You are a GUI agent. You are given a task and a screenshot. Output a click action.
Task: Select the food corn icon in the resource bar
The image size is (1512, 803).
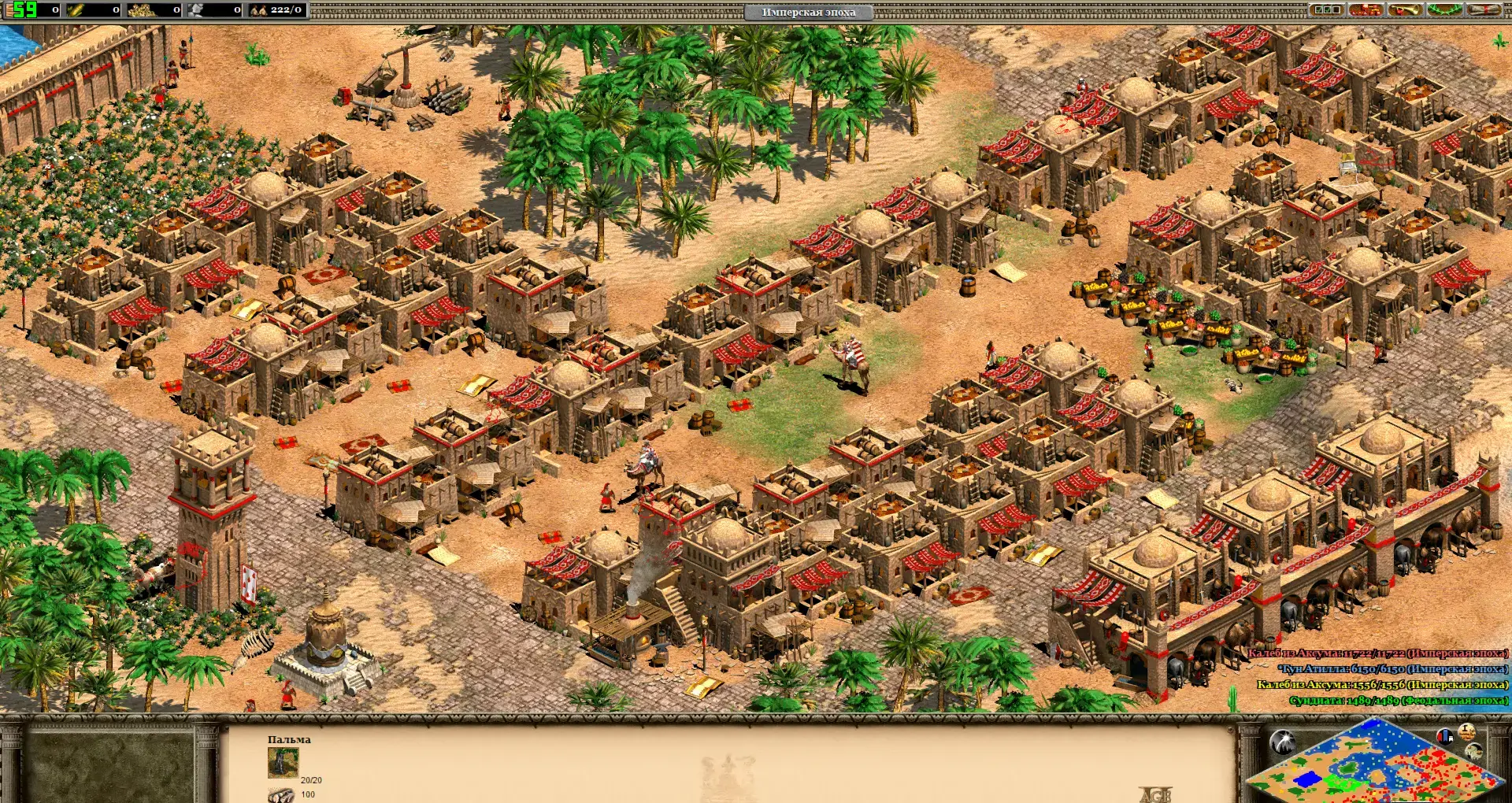click(x=73, y=9)
